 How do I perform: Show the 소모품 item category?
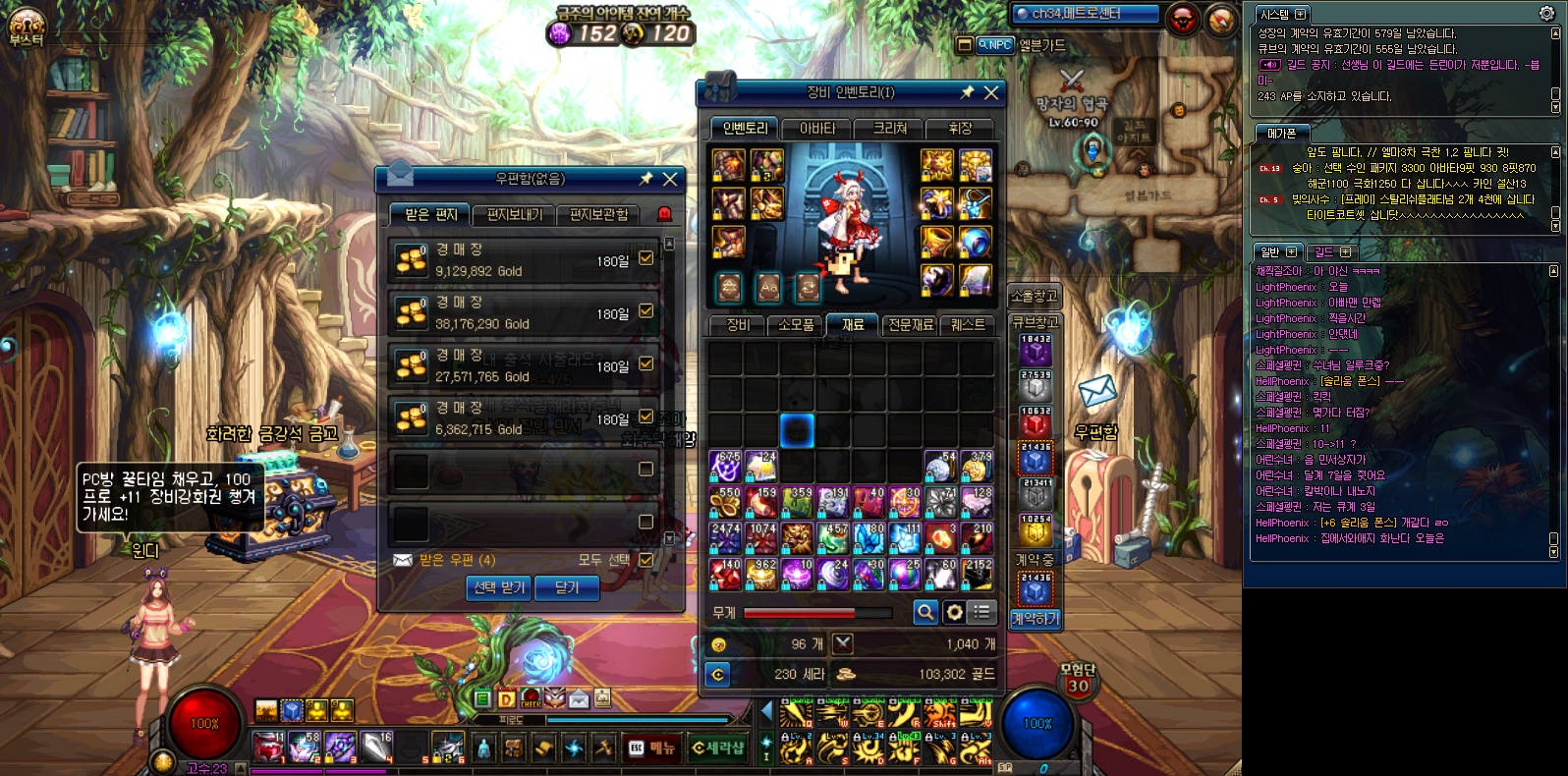[796, 325]
